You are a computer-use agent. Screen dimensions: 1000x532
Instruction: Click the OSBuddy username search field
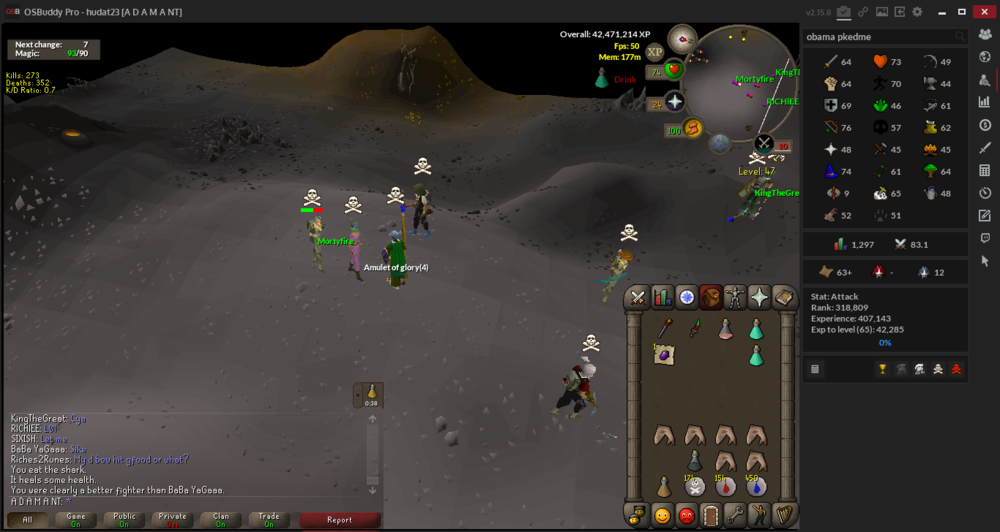point(880,36)
